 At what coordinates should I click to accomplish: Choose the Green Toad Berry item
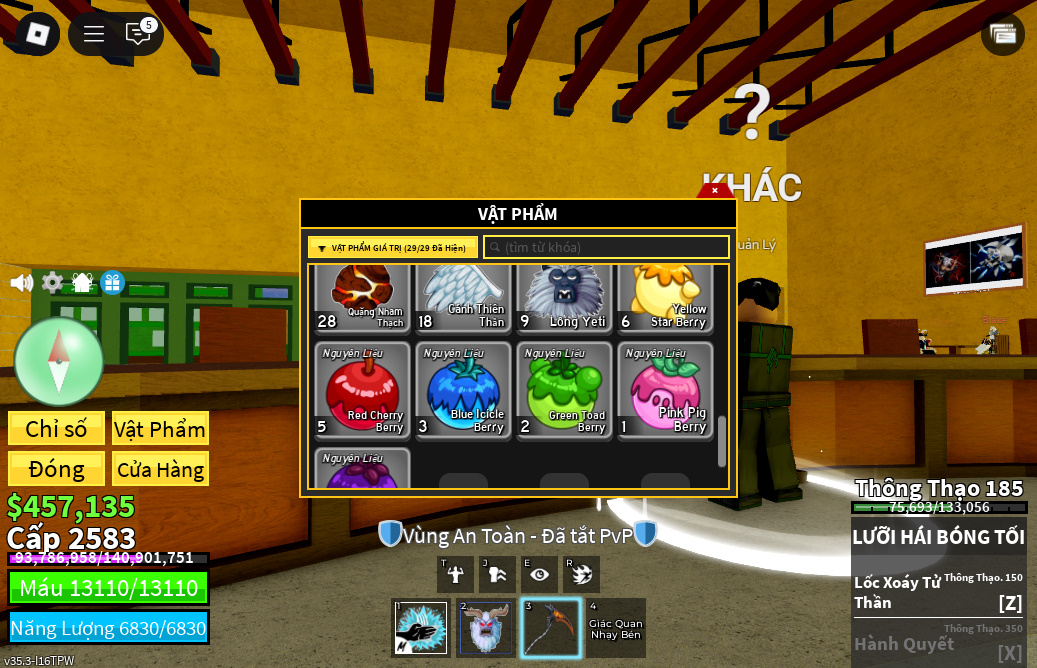[565, 391]
